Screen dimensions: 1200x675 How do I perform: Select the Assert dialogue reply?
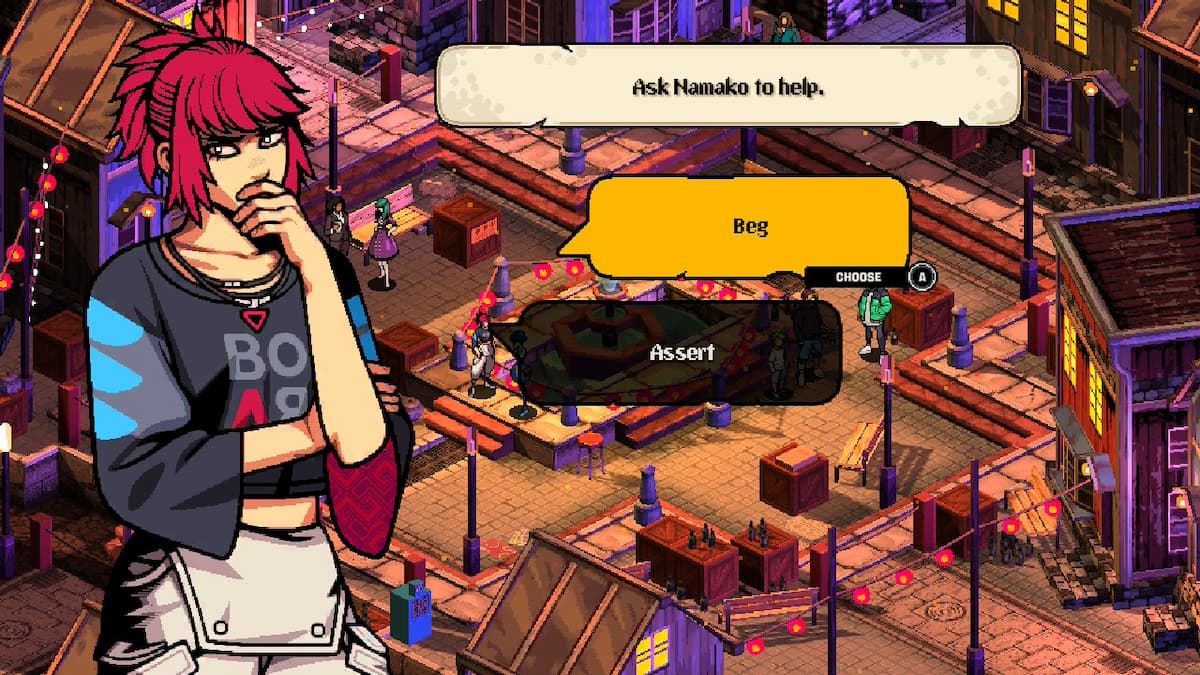pyautogui.click(x=681, y=352)
